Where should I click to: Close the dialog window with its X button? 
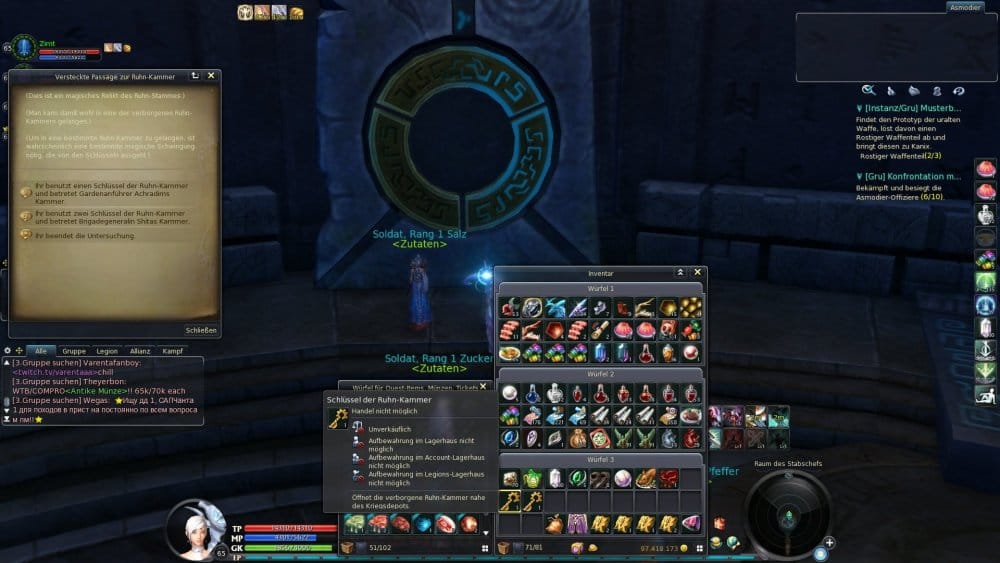point(210,76)
